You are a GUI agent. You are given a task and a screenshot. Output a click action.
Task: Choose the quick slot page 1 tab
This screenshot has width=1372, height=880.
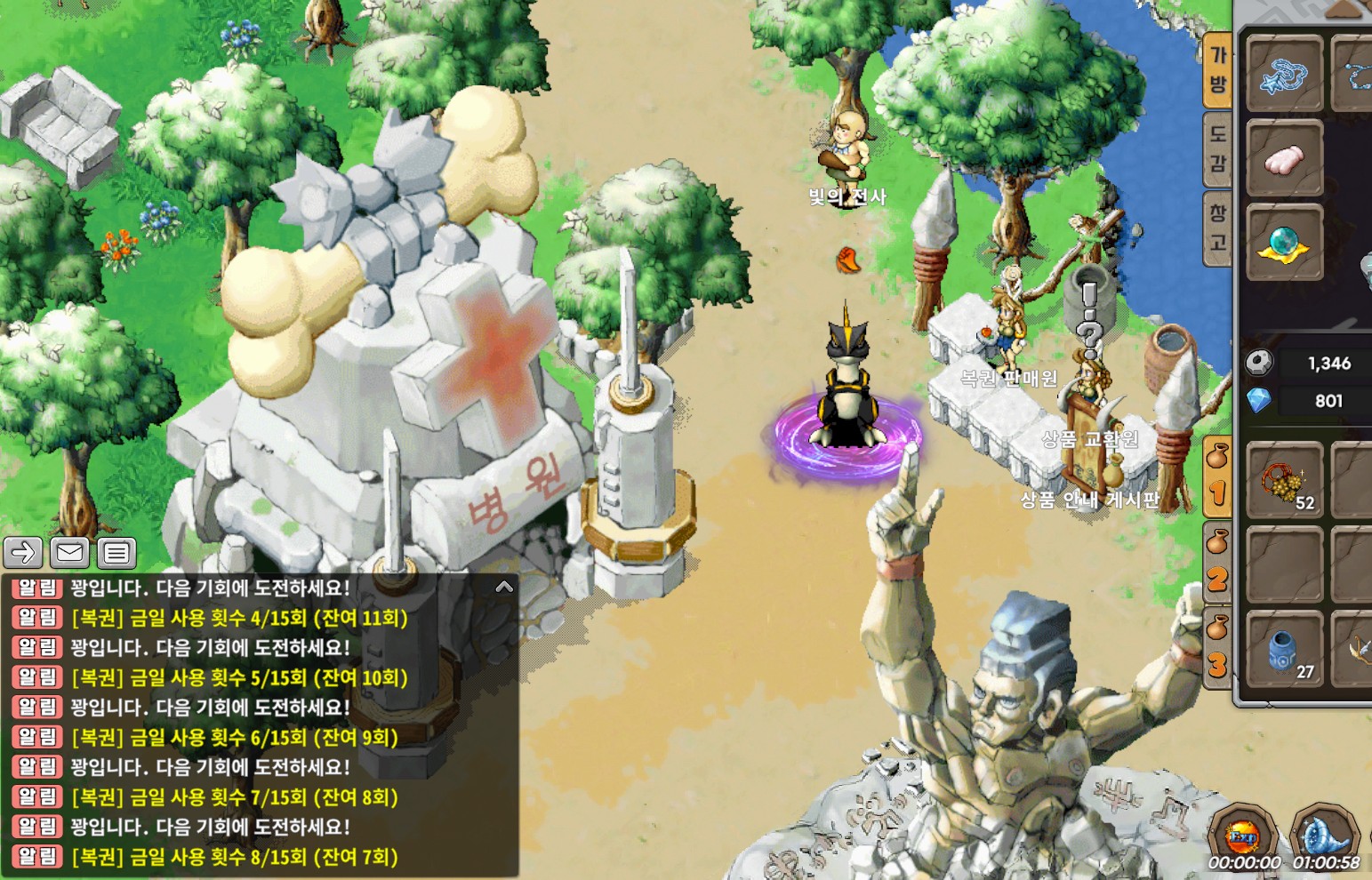[x=1217, y=477]
